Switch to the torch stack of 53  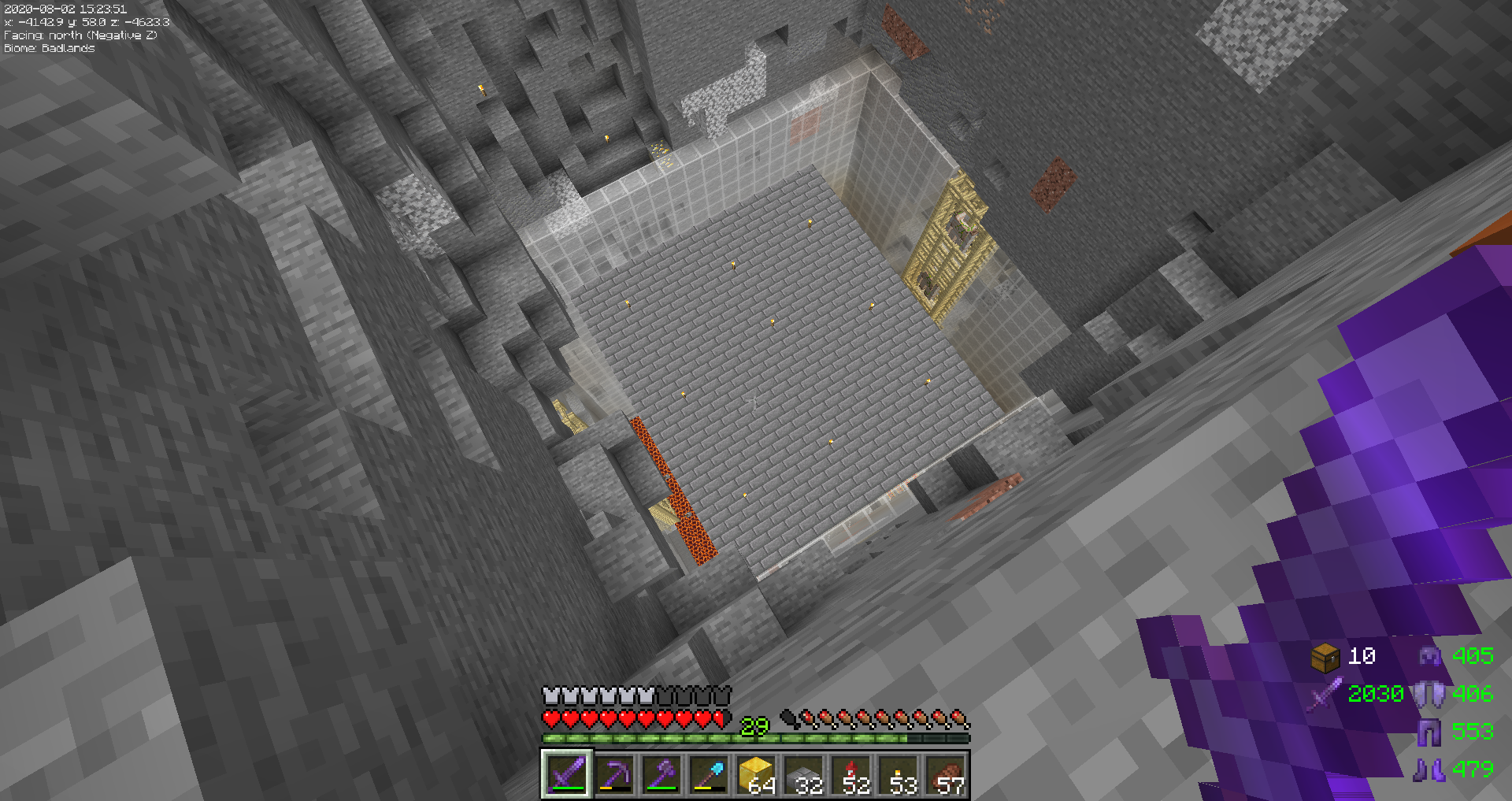click(x=898, y=774)
